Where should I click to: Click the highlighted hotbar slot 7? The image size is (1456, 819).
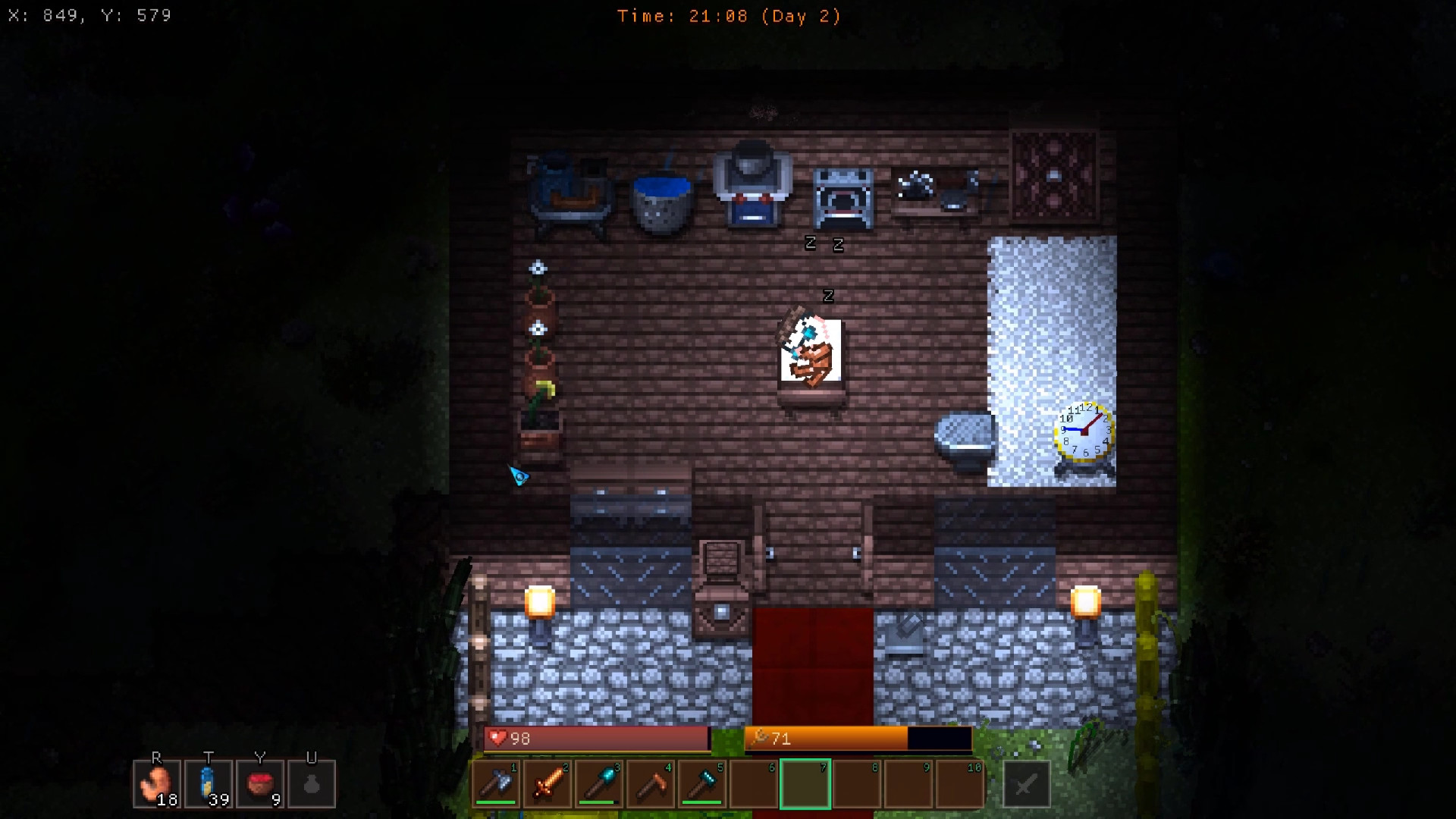805,784
